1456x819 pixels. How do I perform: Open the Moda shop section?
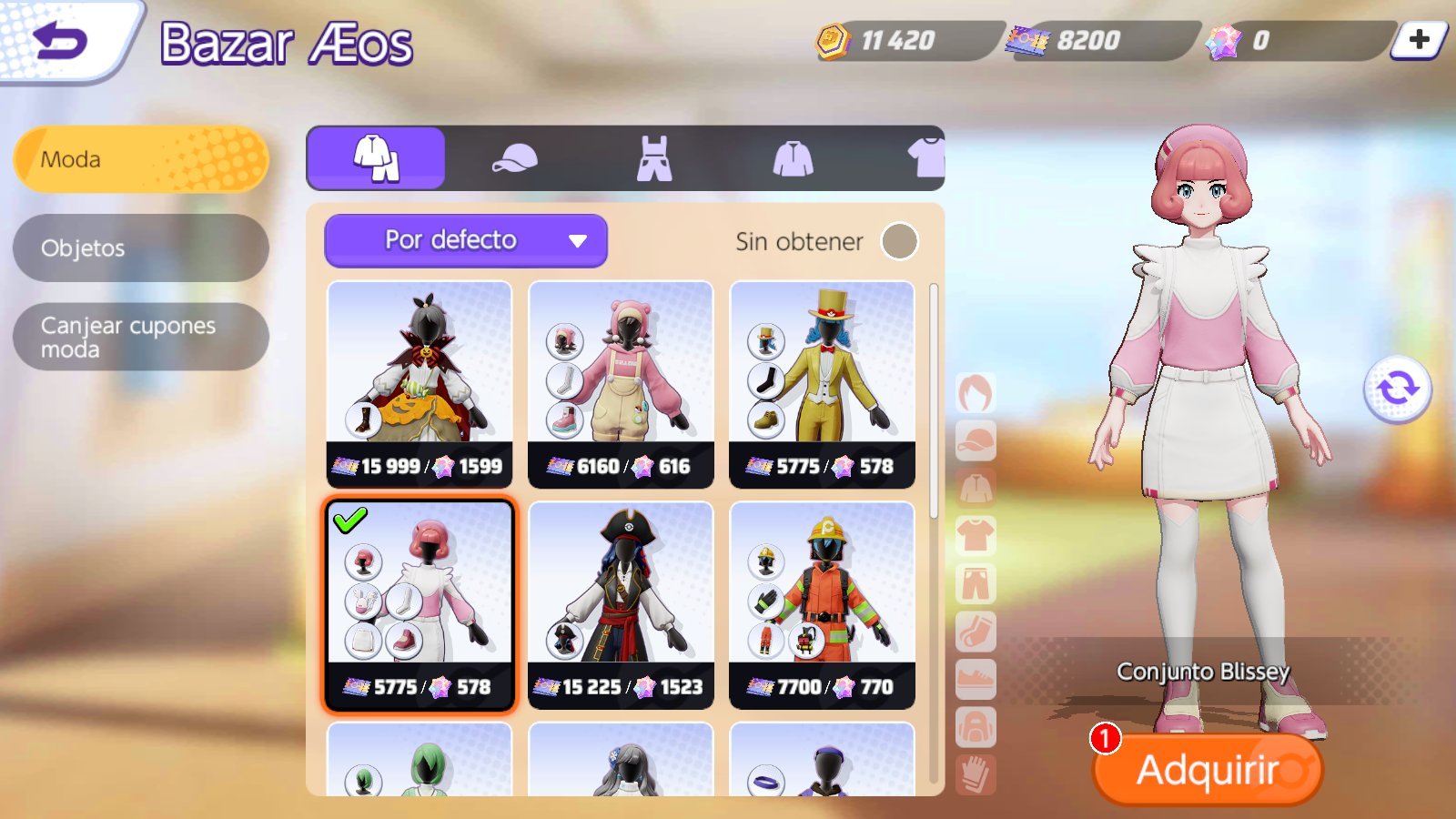pyautogui.click(x=141, y=159)
